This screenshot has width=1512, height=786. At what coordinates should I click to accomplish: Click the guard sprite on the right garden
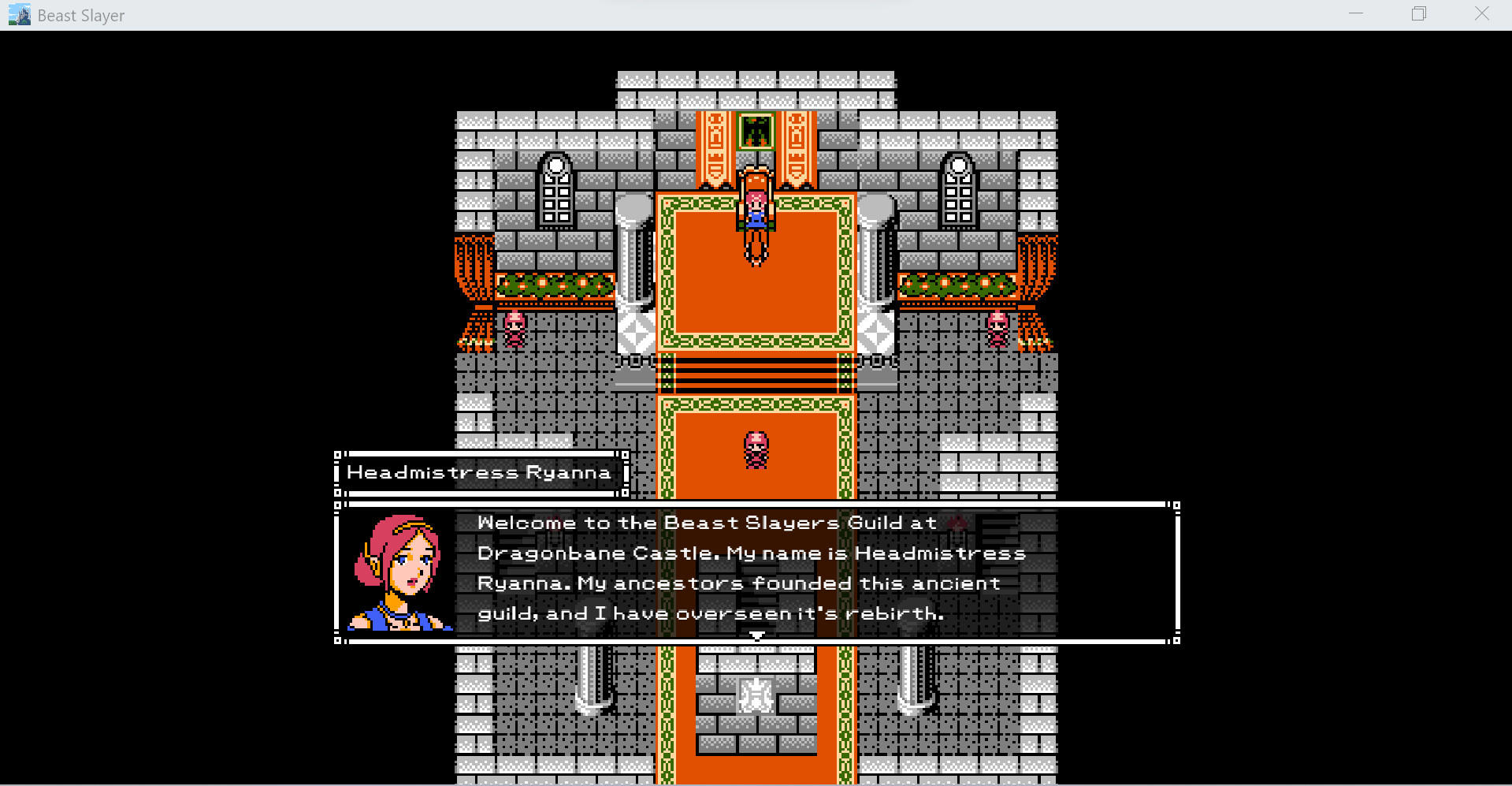[x=997, y=327]
